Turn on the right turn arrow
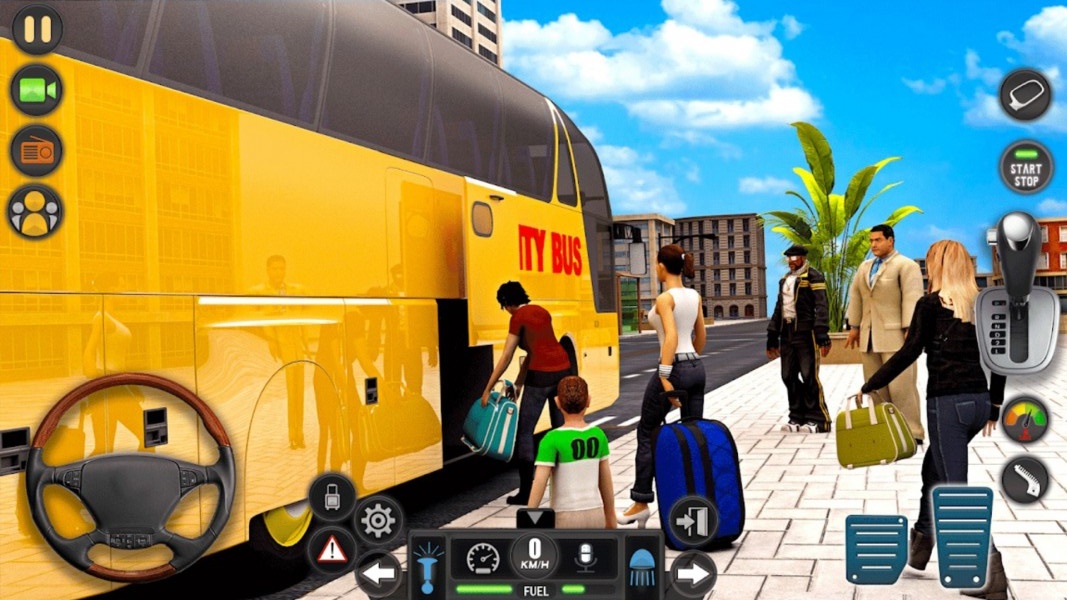 tap(692, 574)
